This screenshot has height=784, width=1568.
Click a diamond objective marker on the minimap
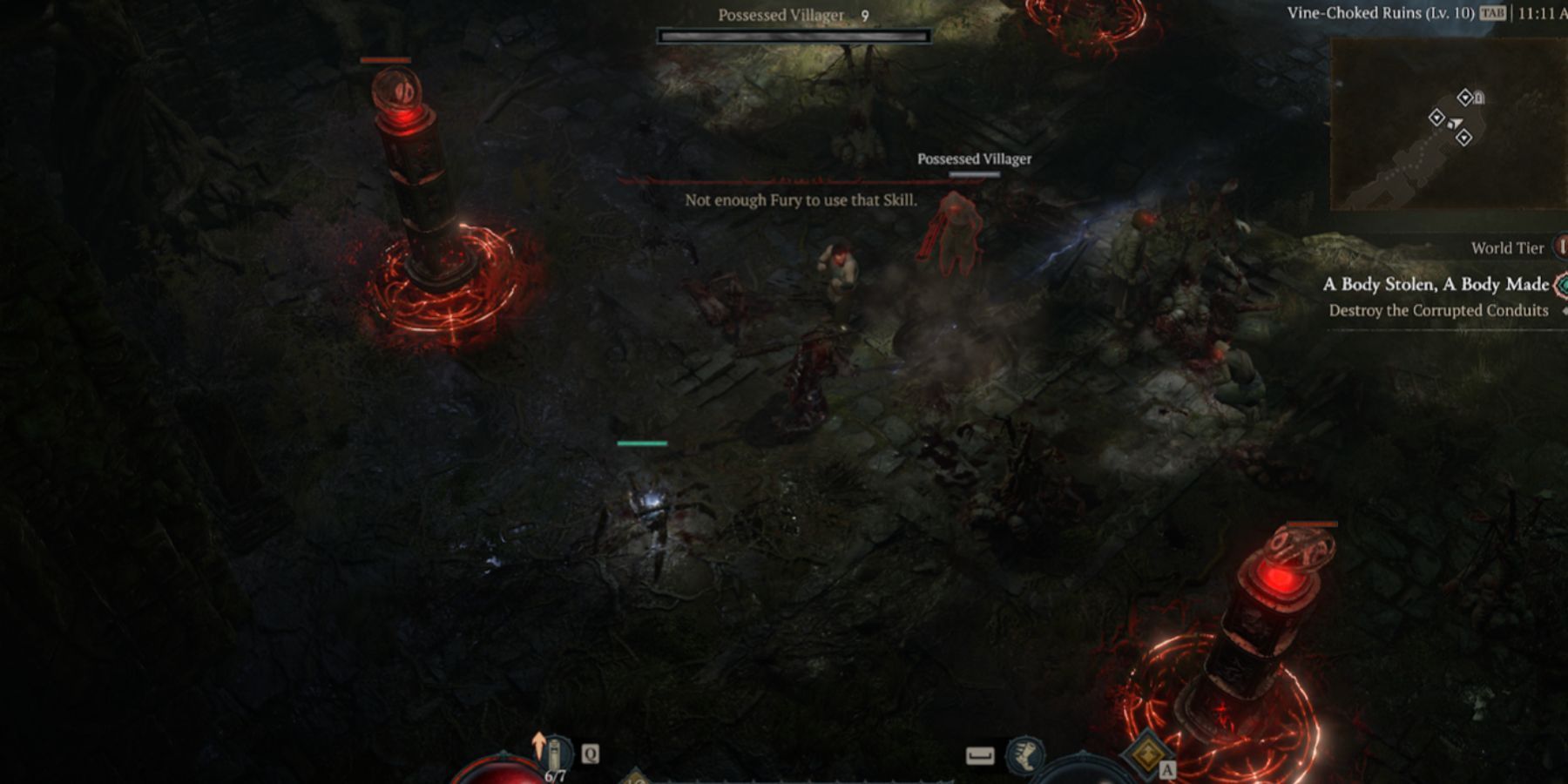click(x=1437, y=118)
